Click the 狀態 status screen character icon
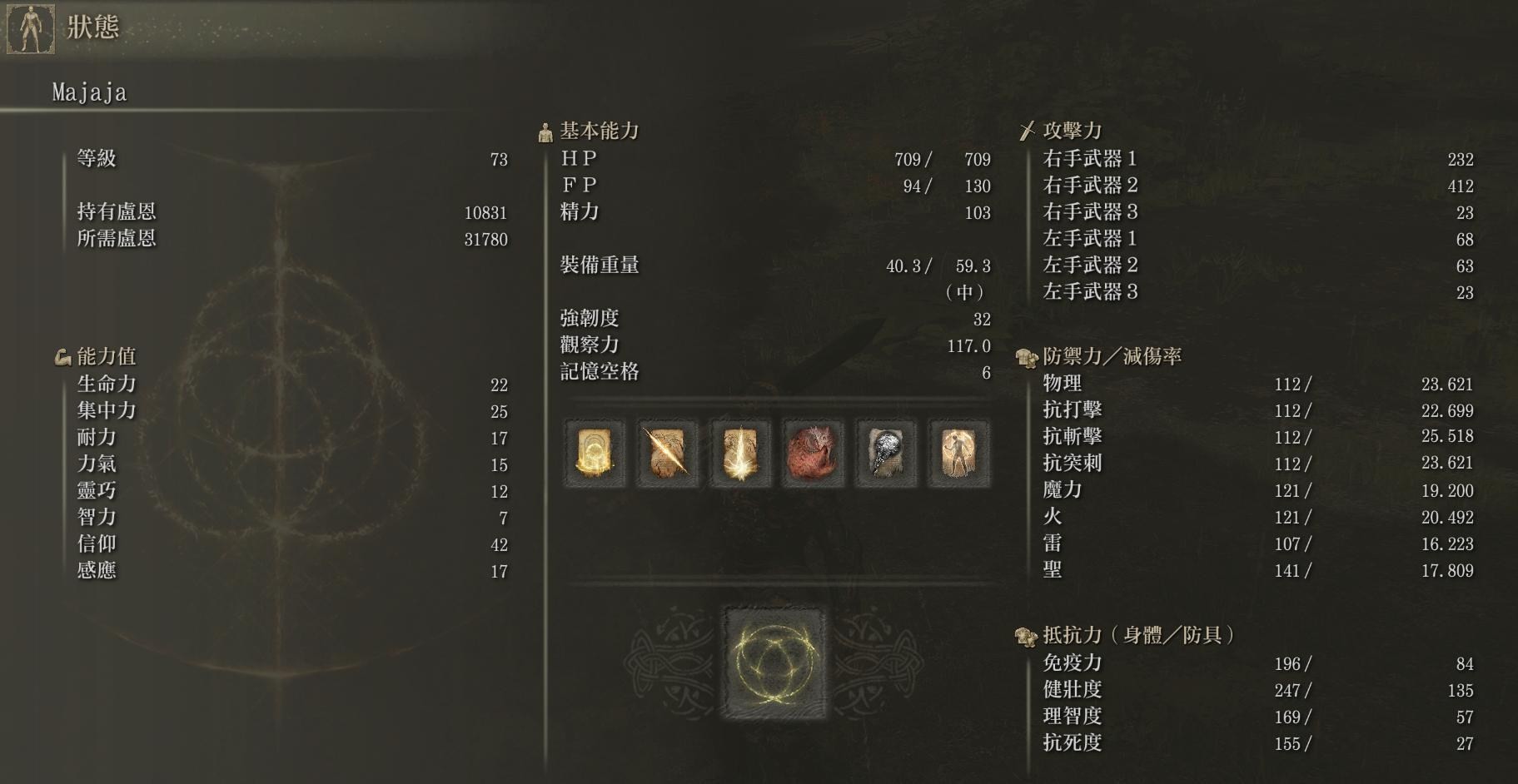The width and height of the screenshot is (1518, 784). (31, 27)
